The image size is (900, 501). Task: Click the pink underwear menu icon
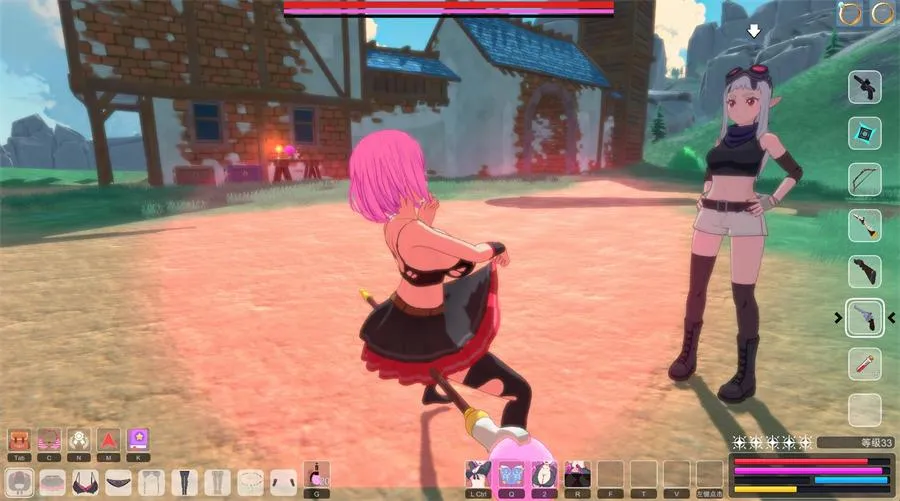tap(49, 439)
